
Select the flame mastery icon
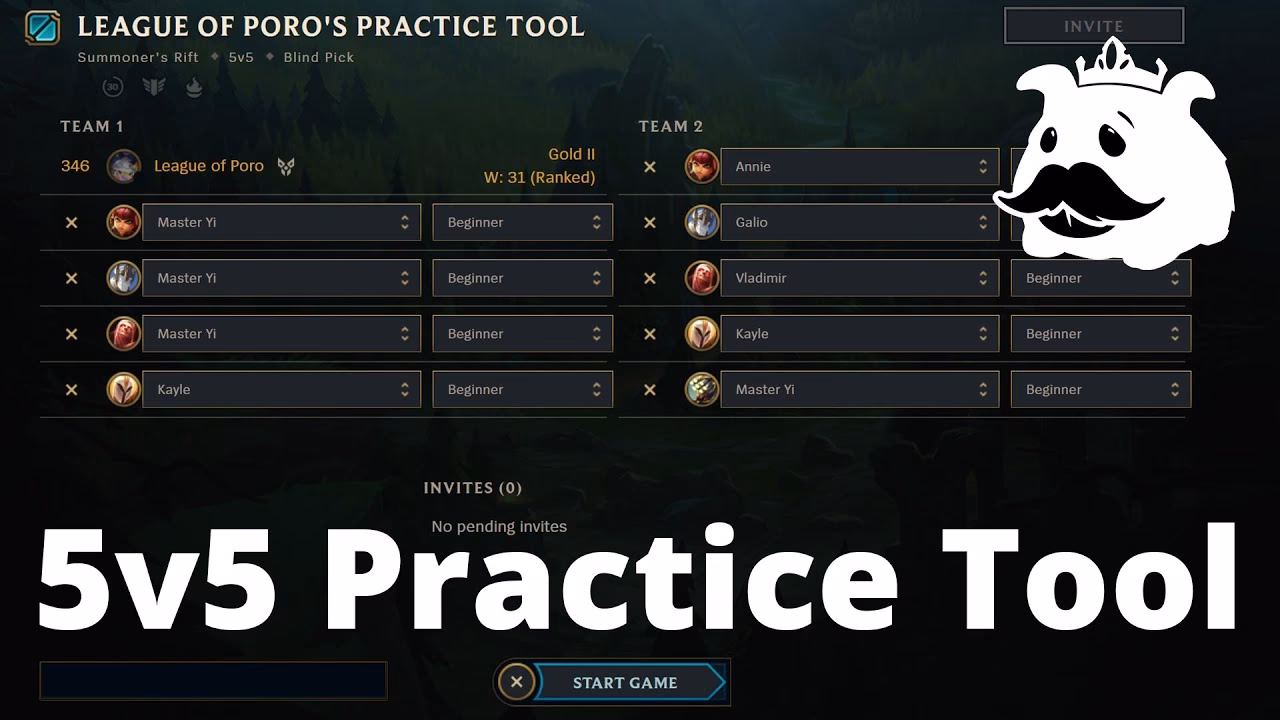click(x=193, y=87)
